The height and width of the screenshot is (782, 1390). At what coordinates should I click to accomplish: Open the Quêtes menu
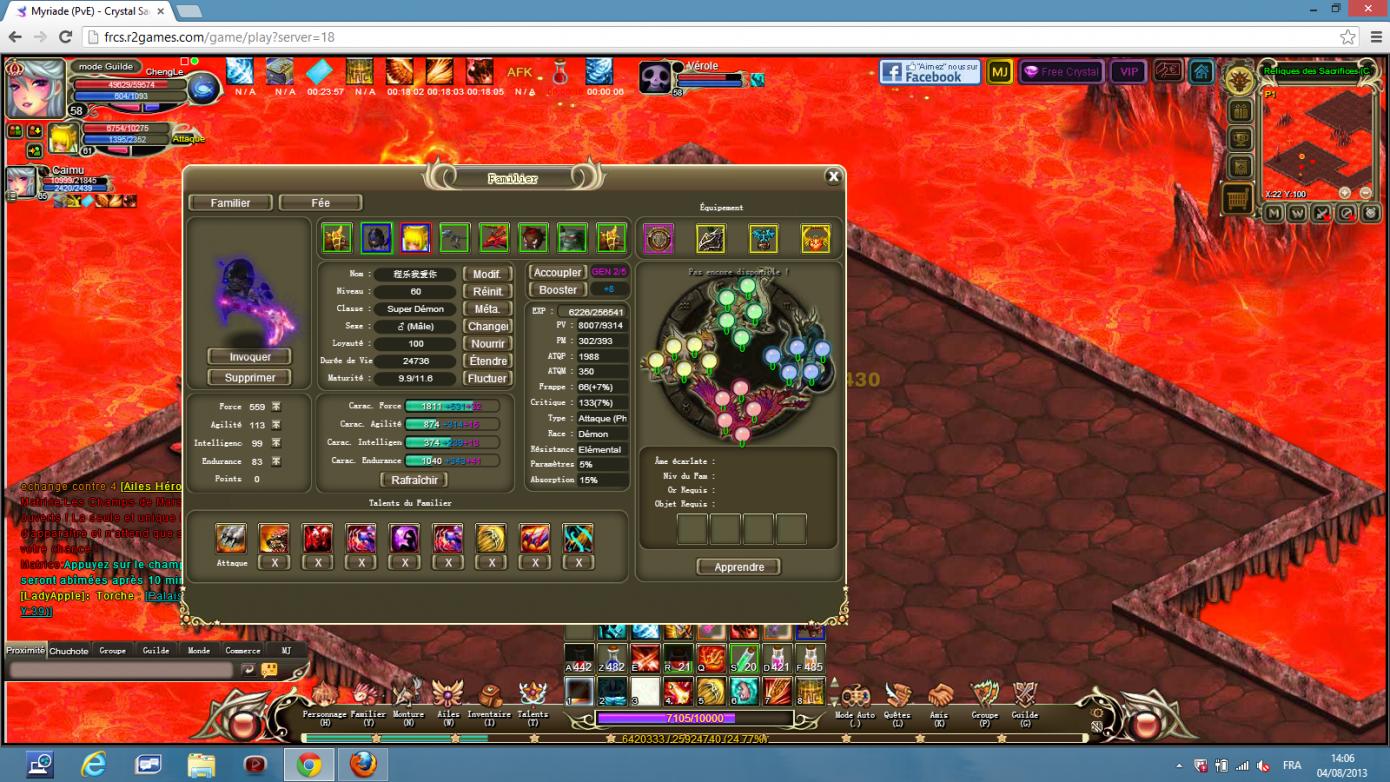point(897,696)
